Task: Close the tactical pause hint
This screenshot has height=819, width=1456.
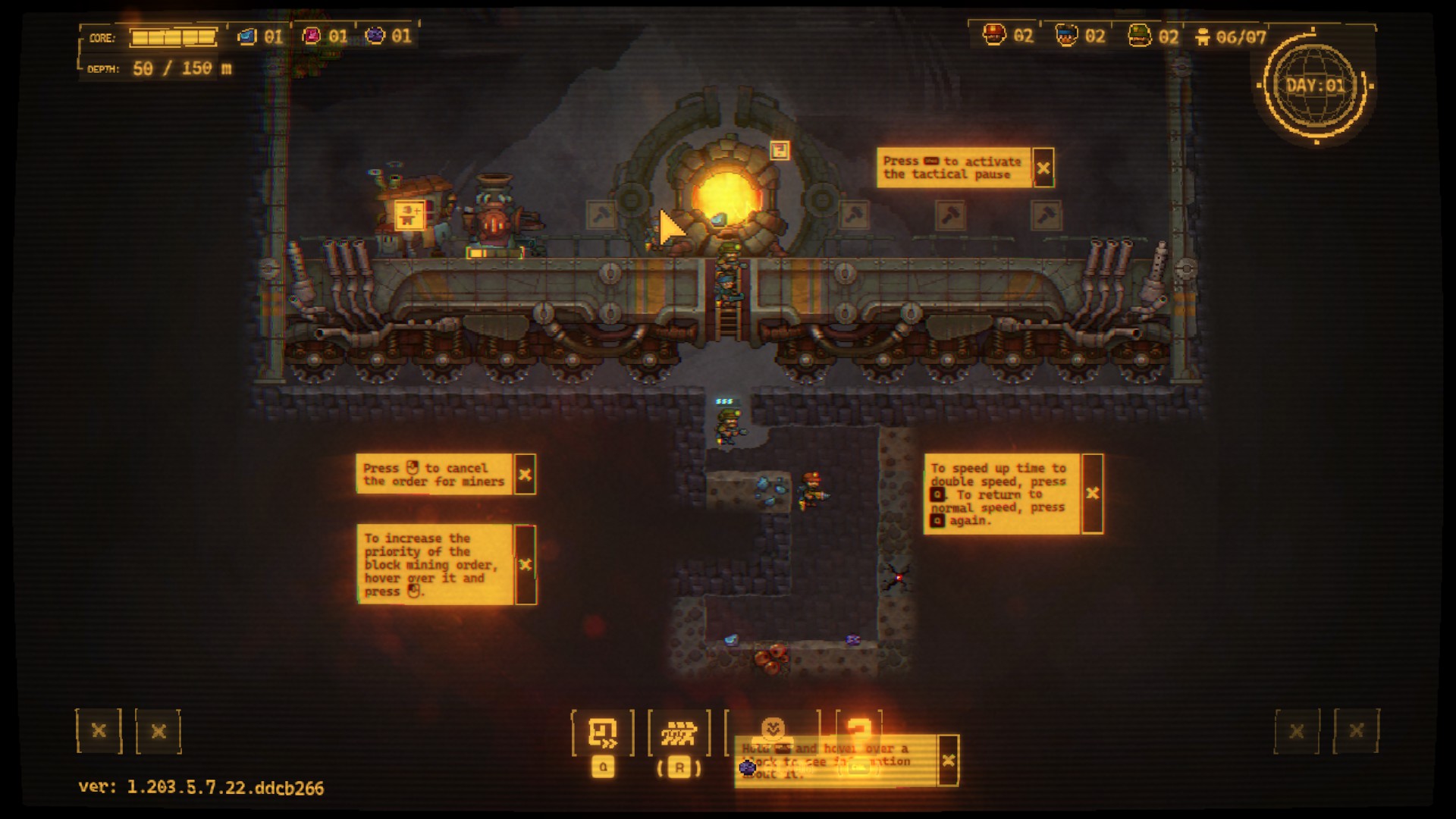Action: (1043, 168)
